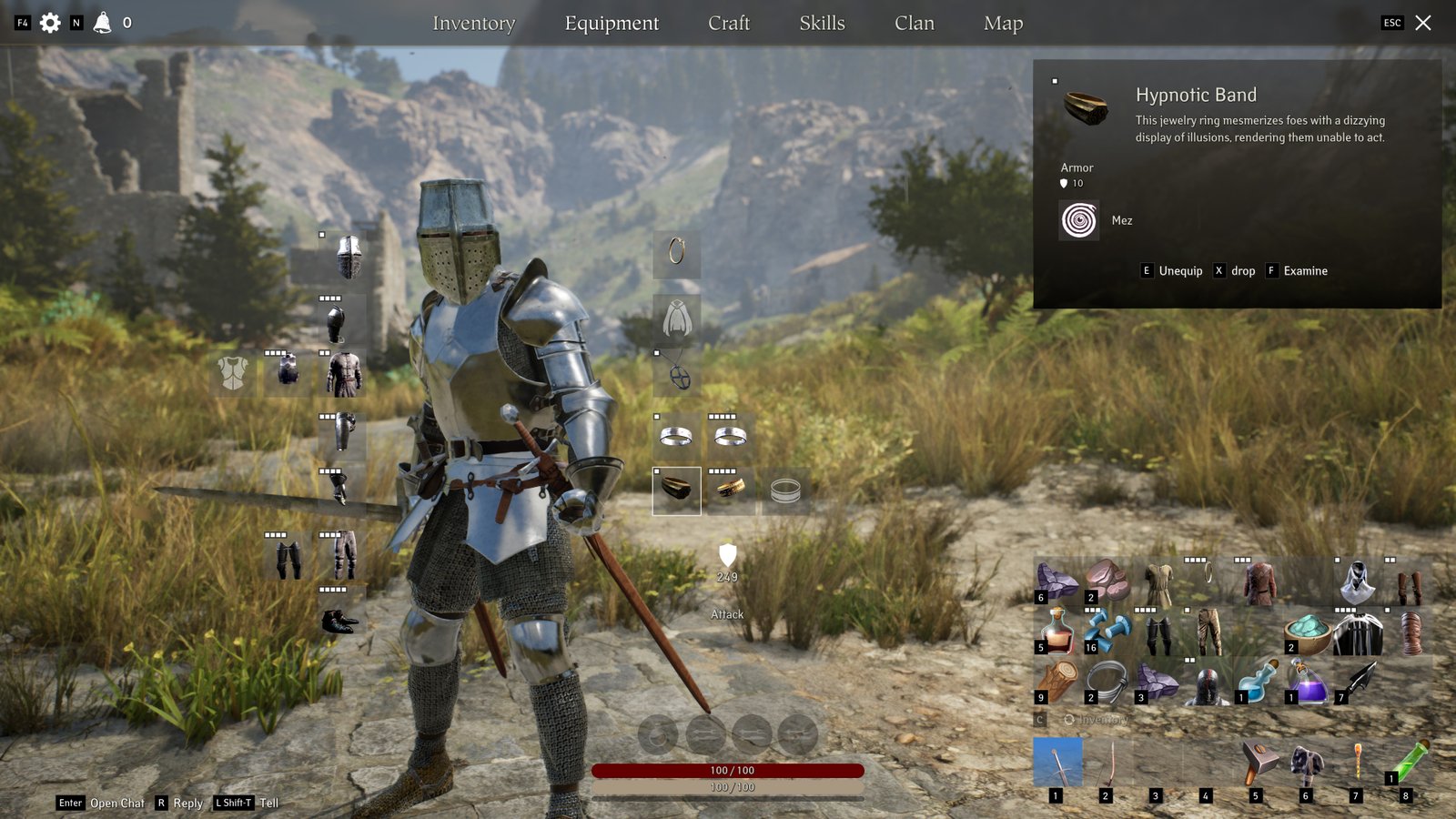Open settings via the gear icon

[x=50, y=23]
